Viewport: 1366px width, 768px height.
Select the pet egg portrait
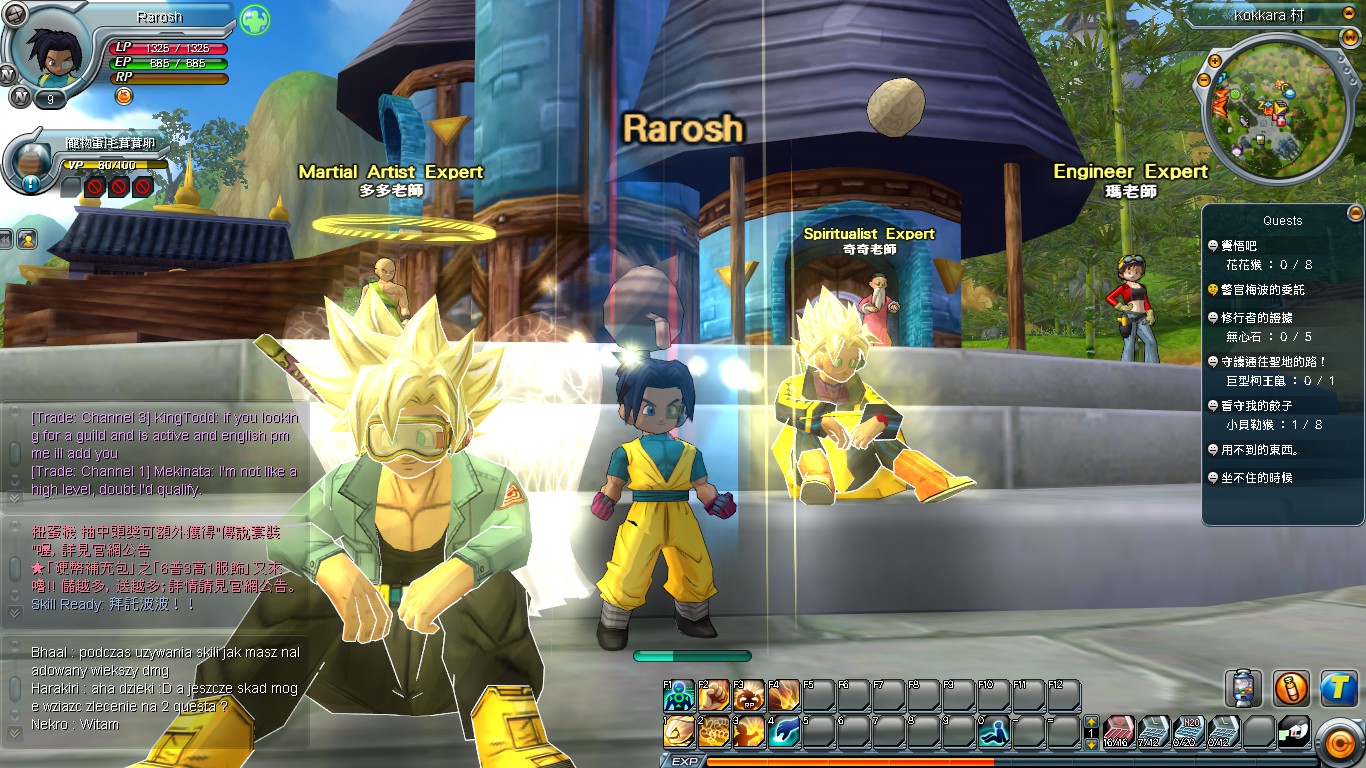point(34,159)
